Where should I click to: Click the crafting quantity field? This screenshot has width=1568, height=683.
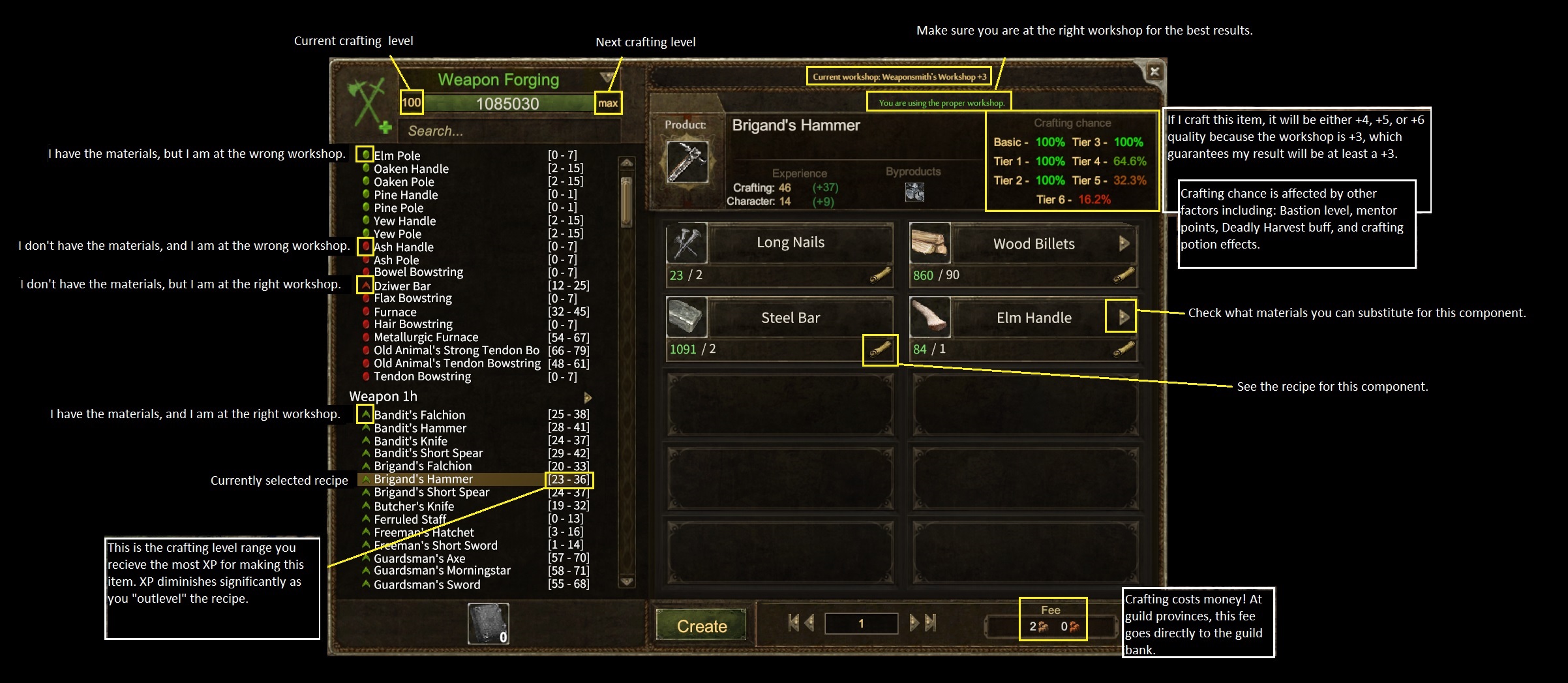point(861,624)
